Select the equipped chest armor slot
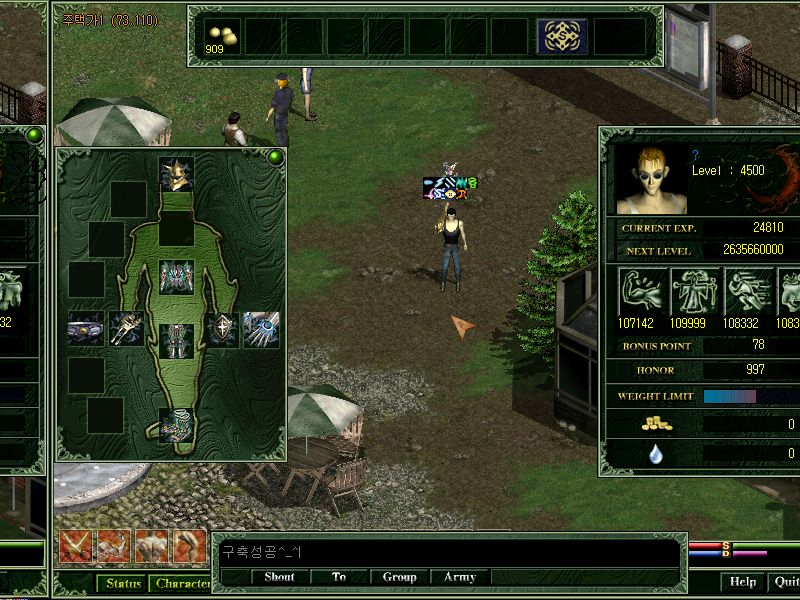 coord(176,277)
